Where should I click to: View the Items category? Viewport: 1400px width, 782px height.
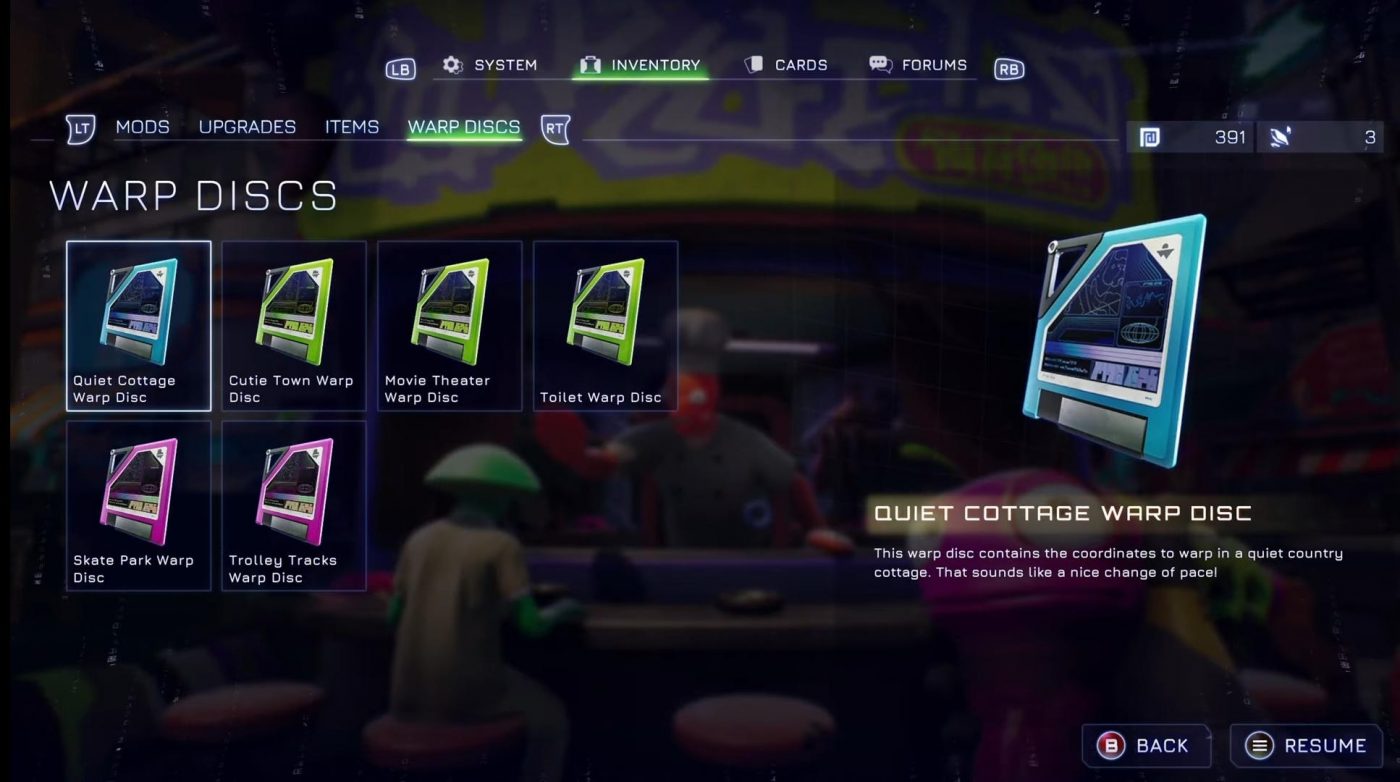(x=352, y=127)
